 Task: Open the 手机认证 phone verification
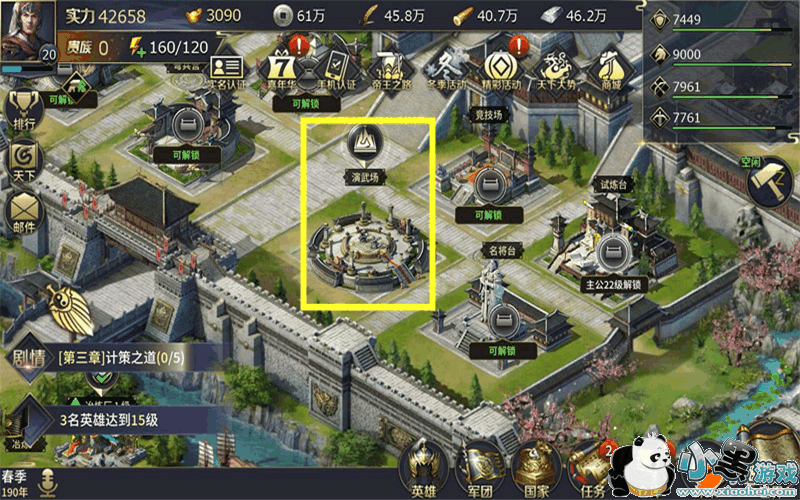(333, 65)
